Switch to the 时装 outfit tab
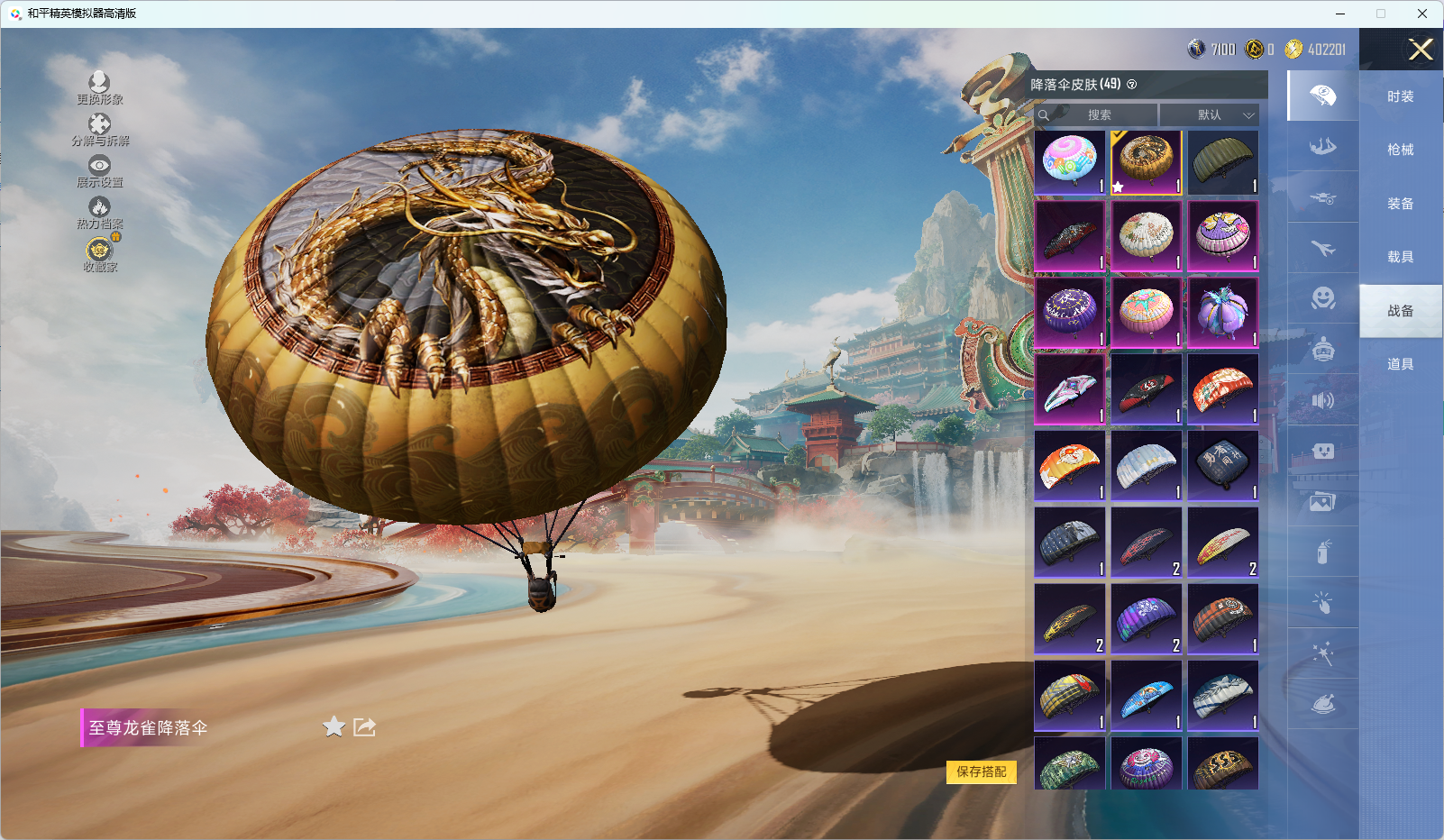Viewport: 1444px width, 840px height. pyautogui.click(x=1400, y=96)
